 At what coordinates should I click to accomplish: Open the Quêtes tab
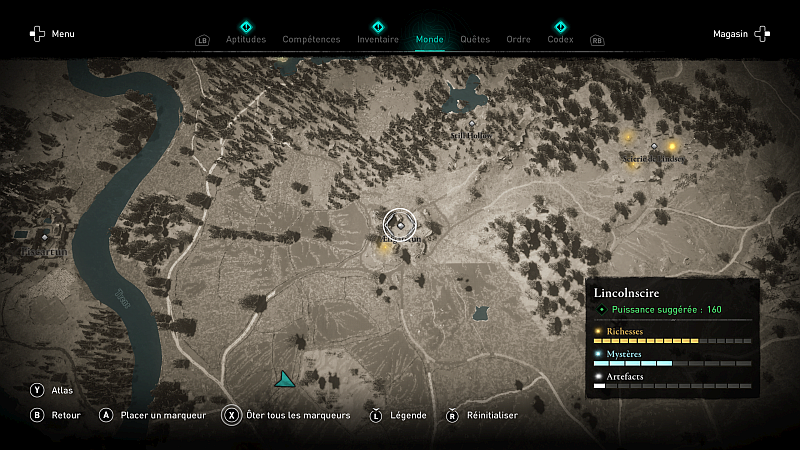[x=475, y=40]
